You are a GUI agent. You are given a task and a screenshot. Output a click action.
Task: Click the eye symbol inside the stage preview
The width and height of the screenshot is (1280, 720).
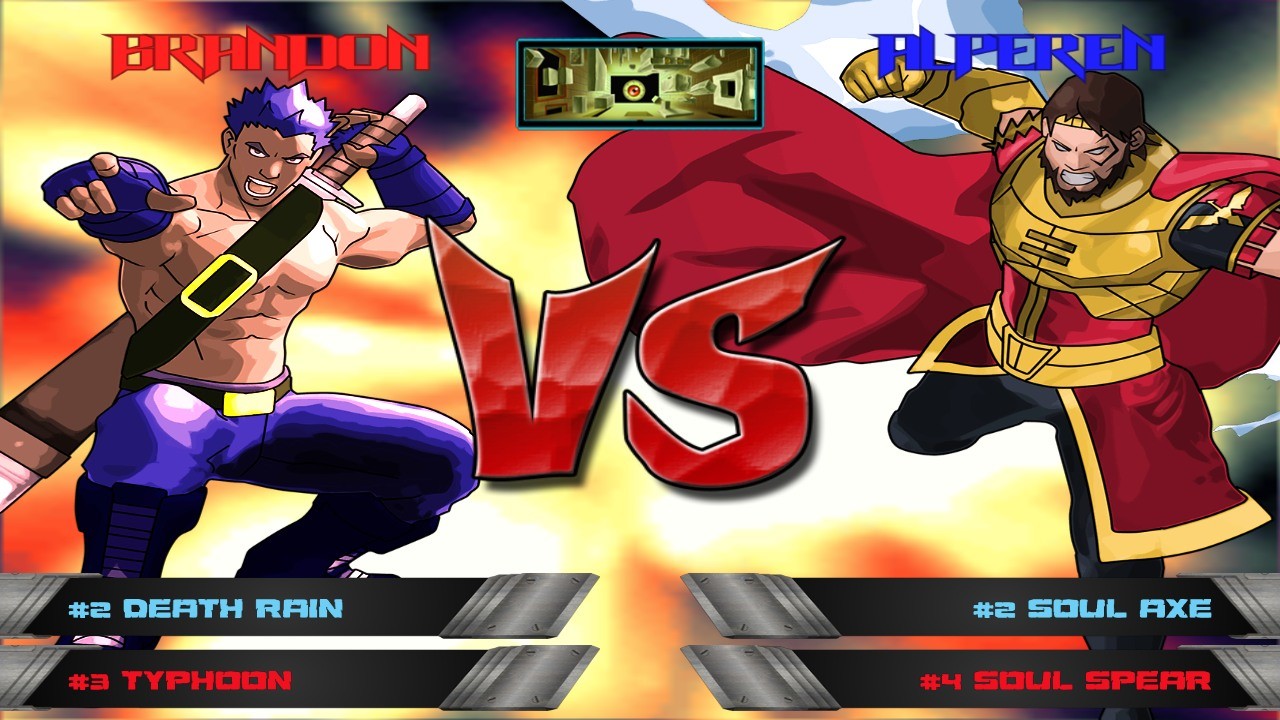tap(633, 88)
